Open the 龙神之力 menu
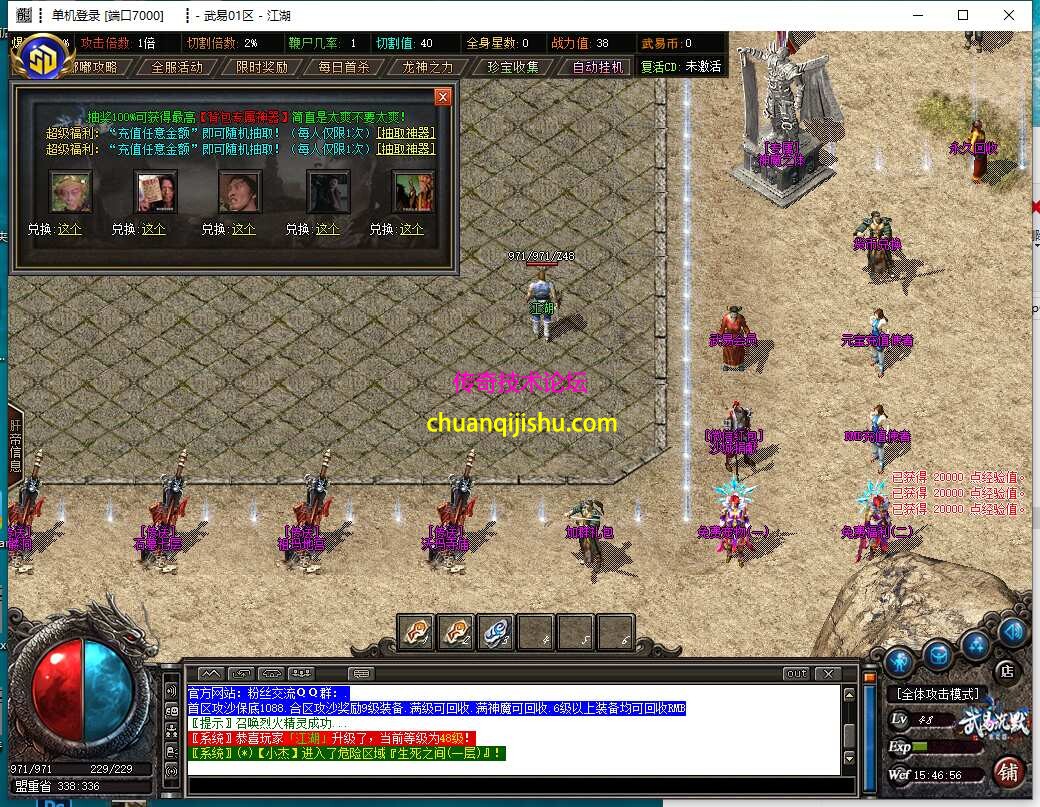 click(428, 67)
